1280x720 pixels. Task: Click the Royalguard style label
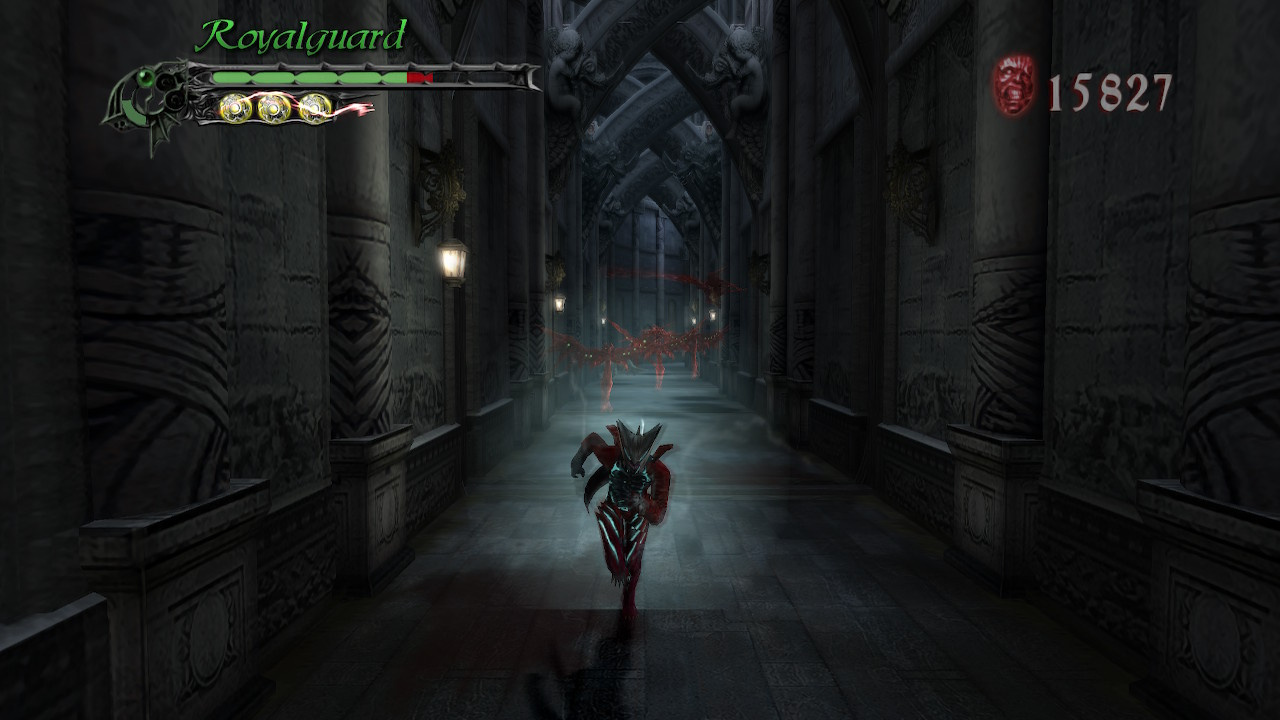pos(301,37)
